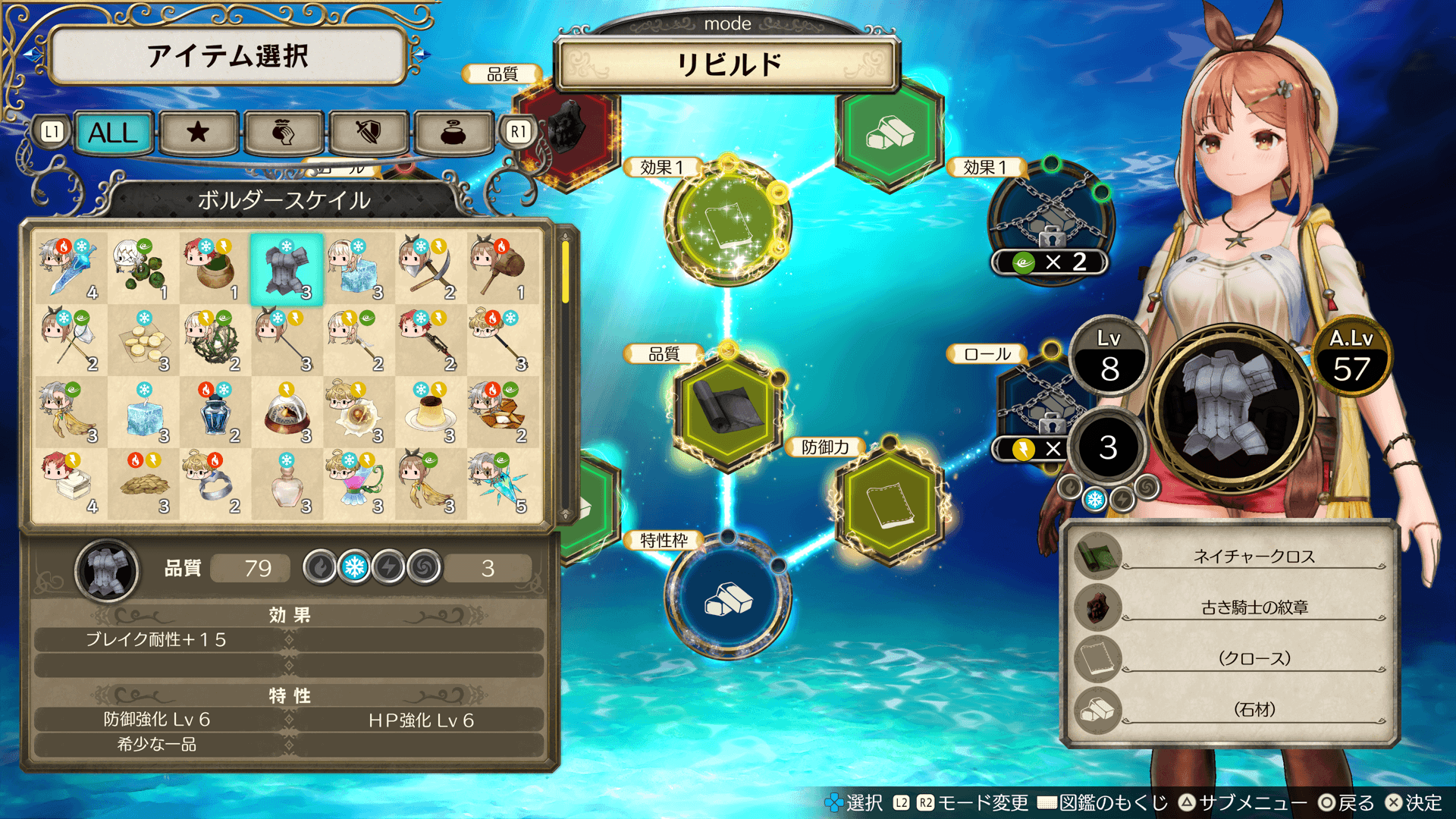
Task: Select the sword and shield equipment tab
Action: click(369, 133)
